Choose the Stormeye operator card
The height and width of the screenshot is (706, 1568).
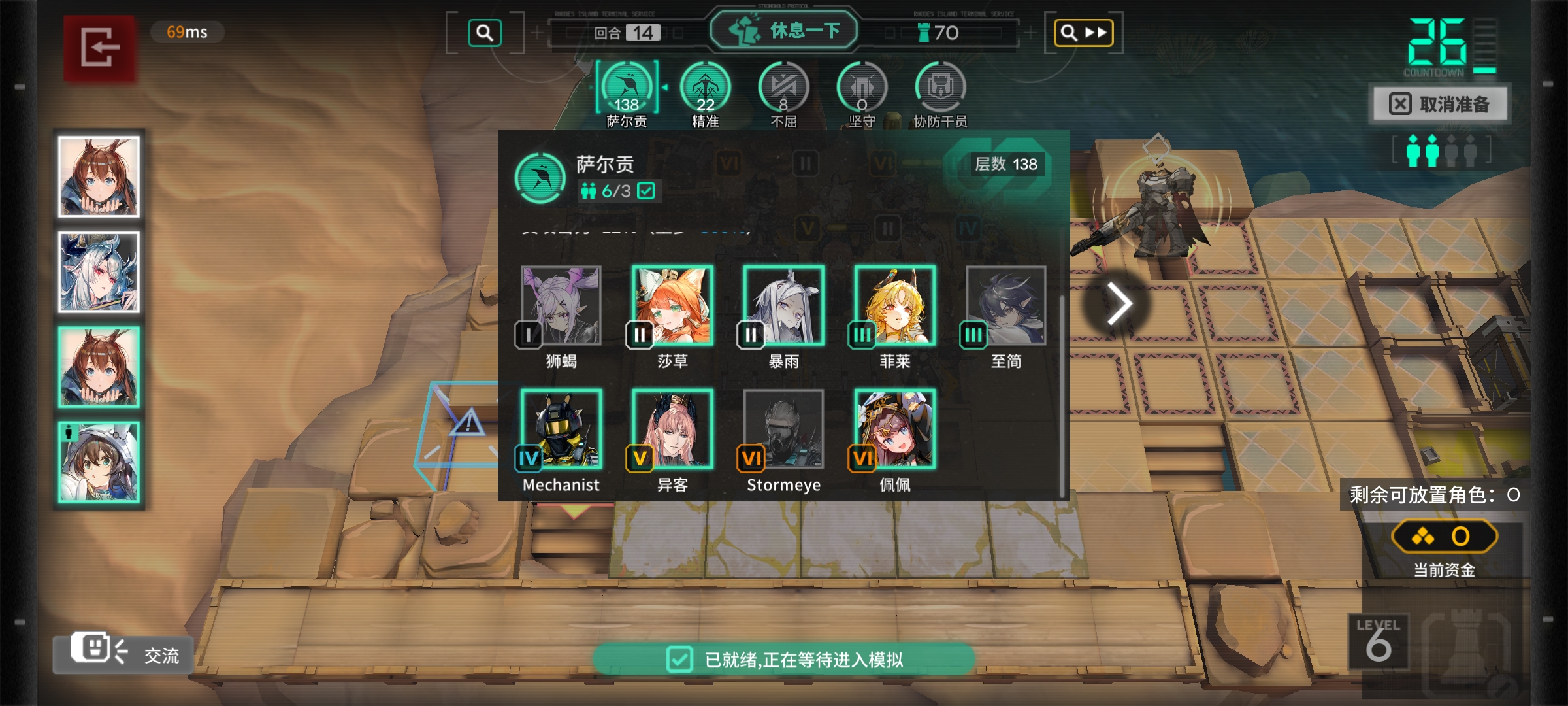tap(783, 429)
